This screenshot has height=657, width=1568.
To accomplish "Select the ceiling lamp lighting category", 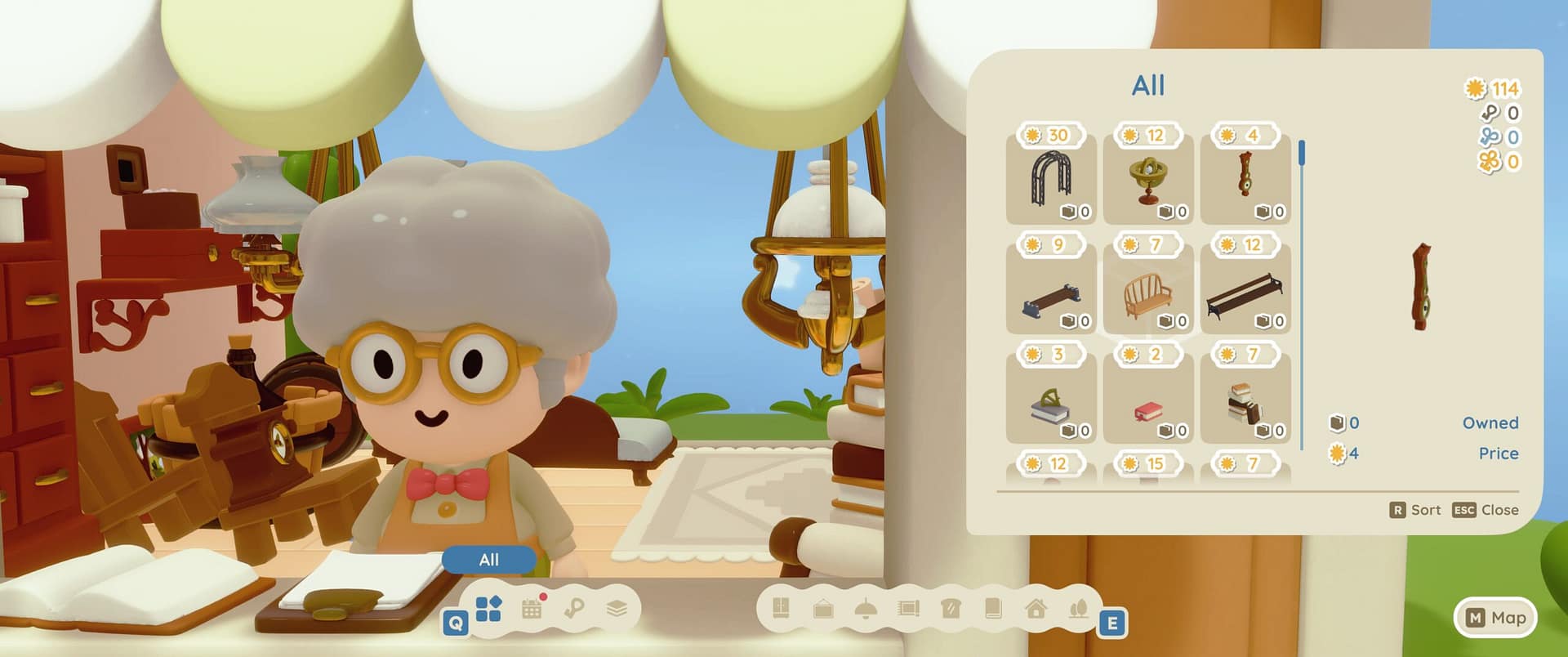I will pyautogui.click(x=867, y=609).
